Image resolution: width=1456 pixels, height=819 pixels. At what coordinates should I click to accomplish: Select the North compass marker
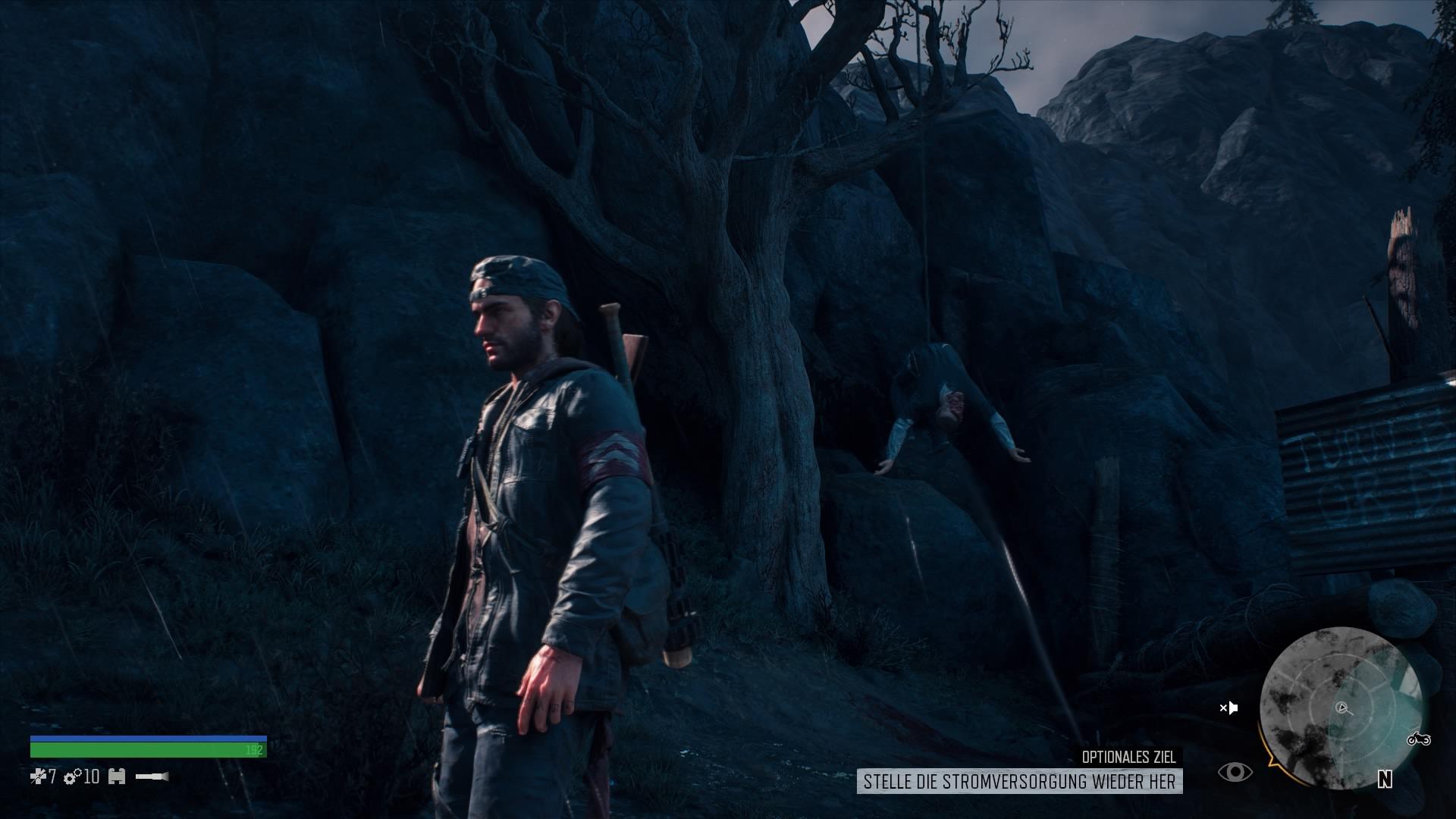pyautogui.click(x=1385, y=779)
